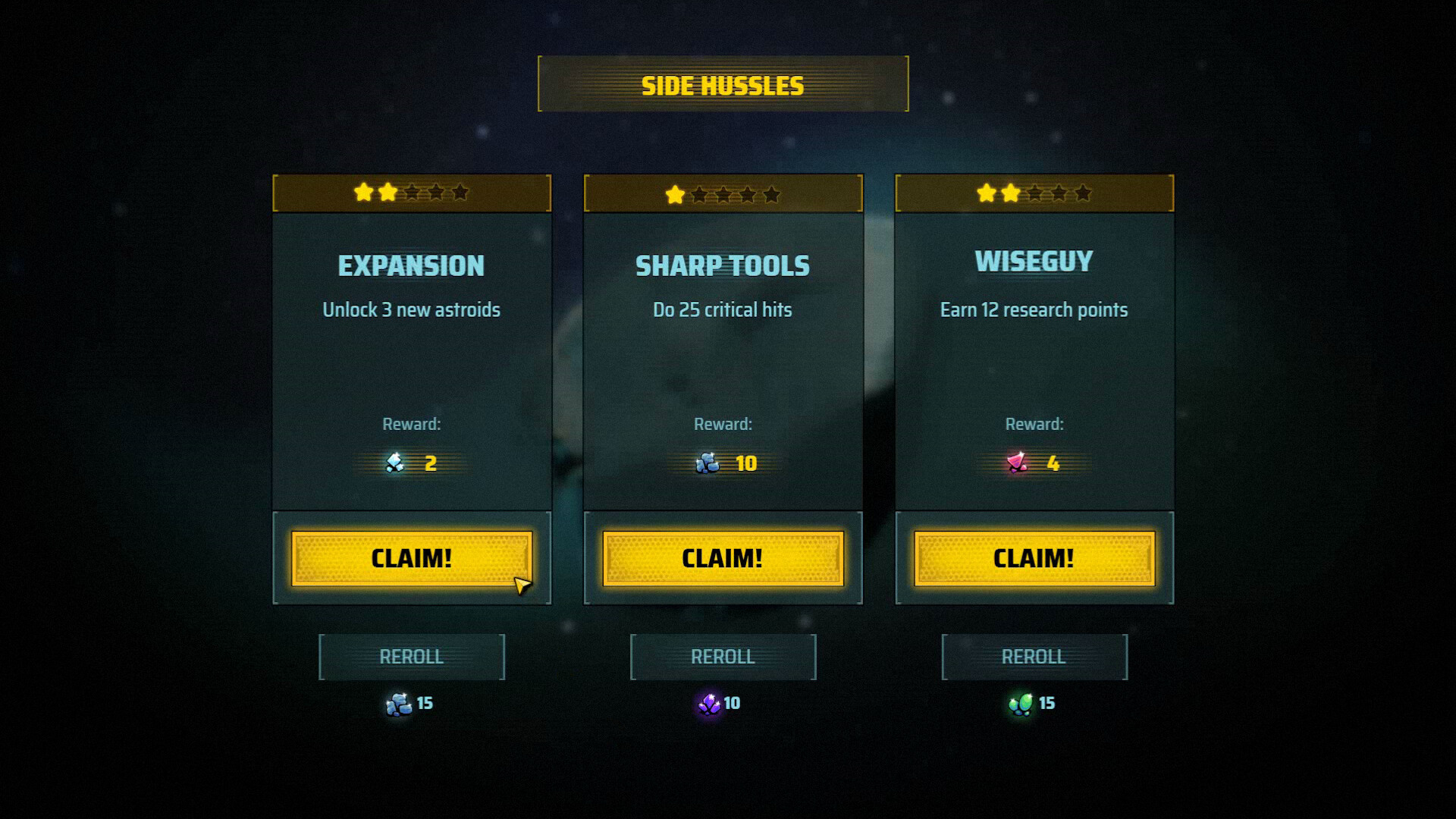
Task: Claim the Expansion quest reward
Action: pyautogui.click(x=410, y=558)
